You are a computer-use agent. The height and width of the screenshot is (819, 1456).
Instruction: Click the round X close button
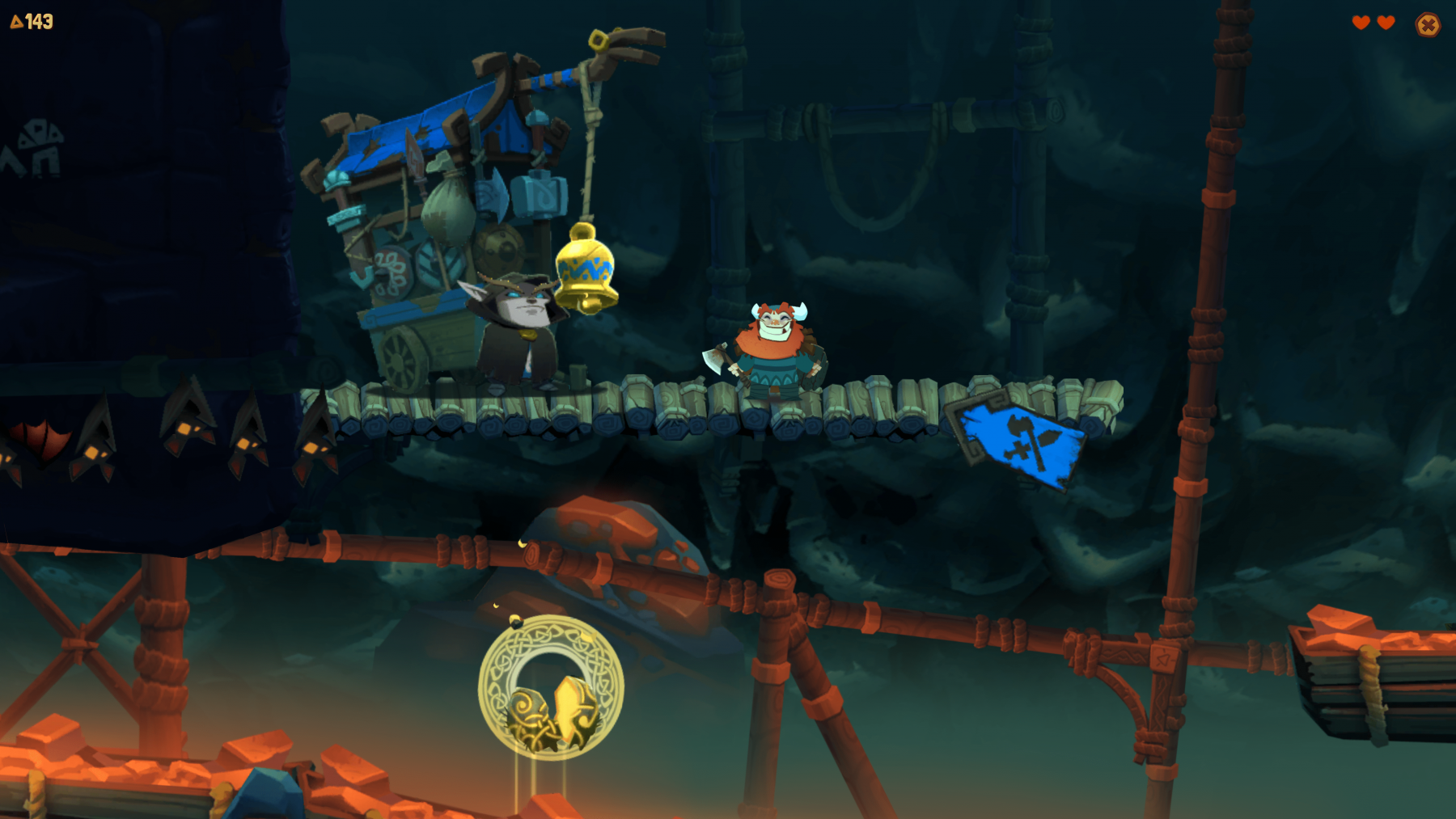point(1428,25)
